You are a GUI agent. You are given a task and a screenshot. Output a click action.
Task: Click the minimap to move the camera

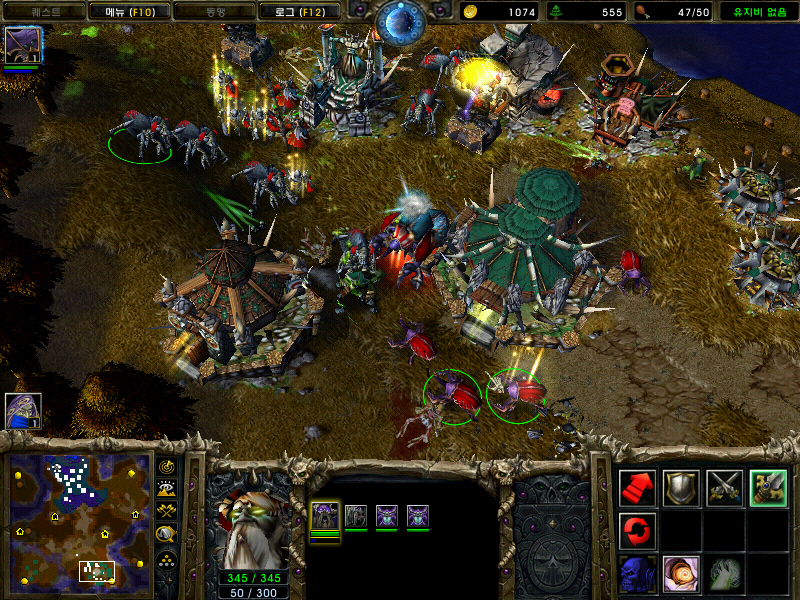pyautogui.click(x=75, y=520)
